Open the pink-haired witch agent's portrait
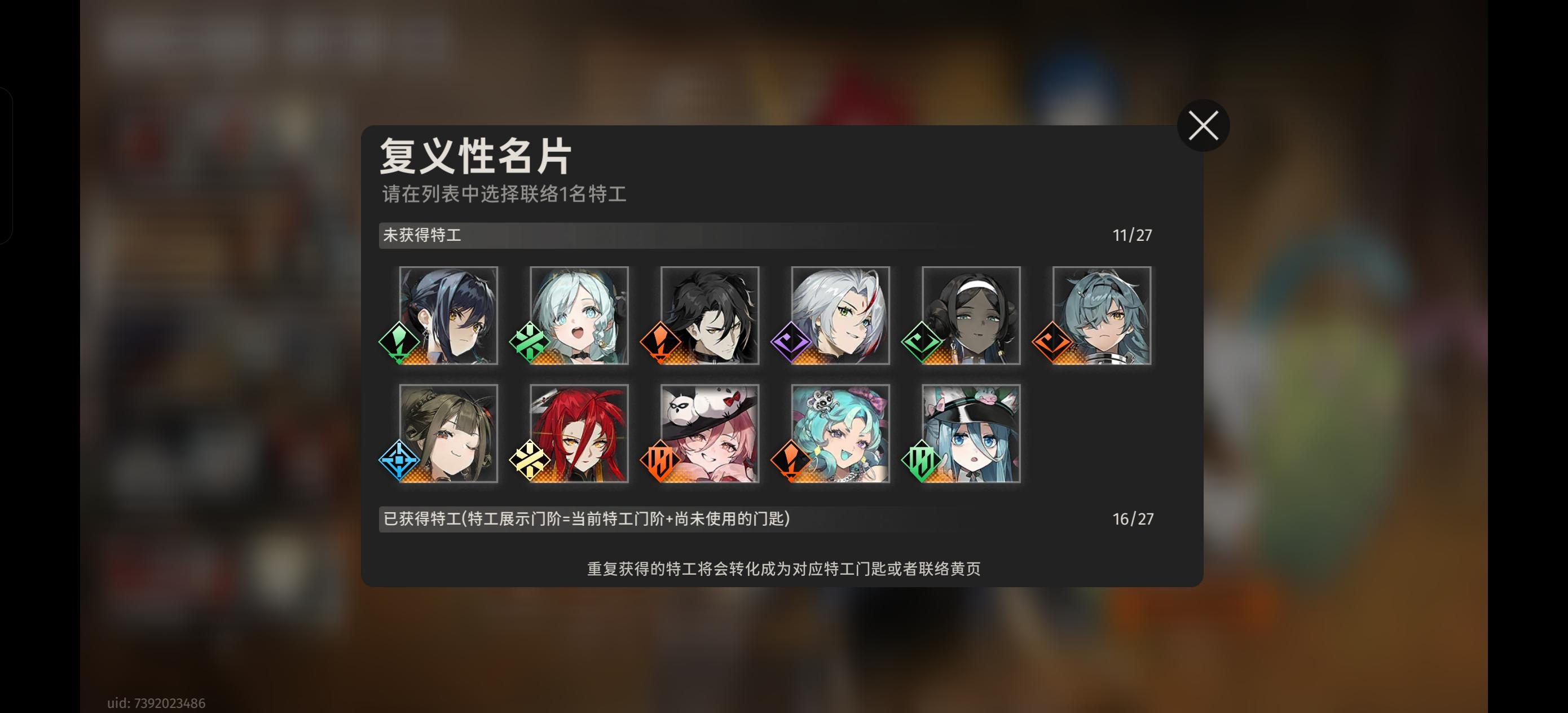 (709, 434)
